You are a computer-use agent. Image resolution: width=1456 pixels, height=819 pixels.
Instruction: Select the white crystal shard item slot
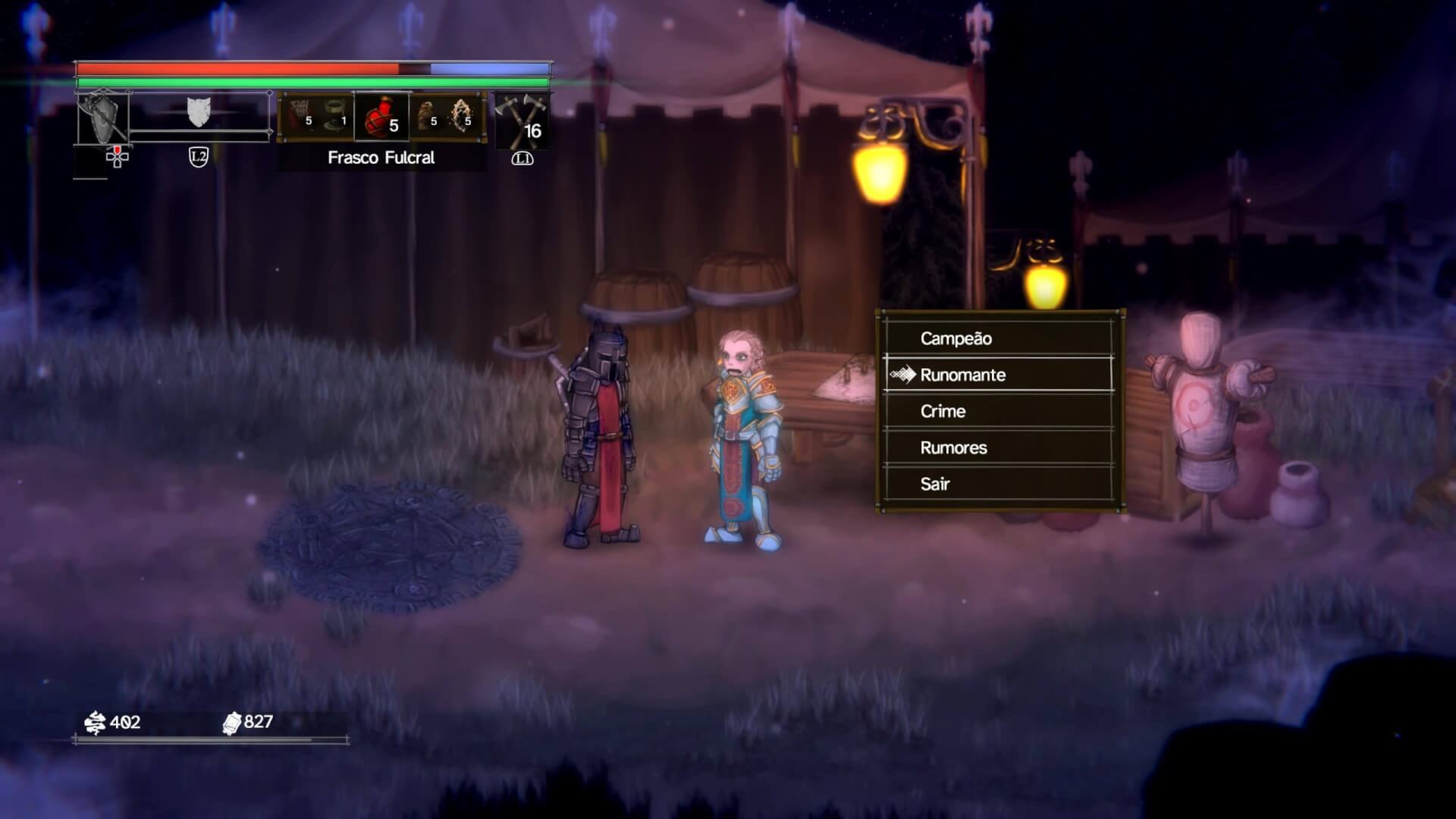pos(463,117)
